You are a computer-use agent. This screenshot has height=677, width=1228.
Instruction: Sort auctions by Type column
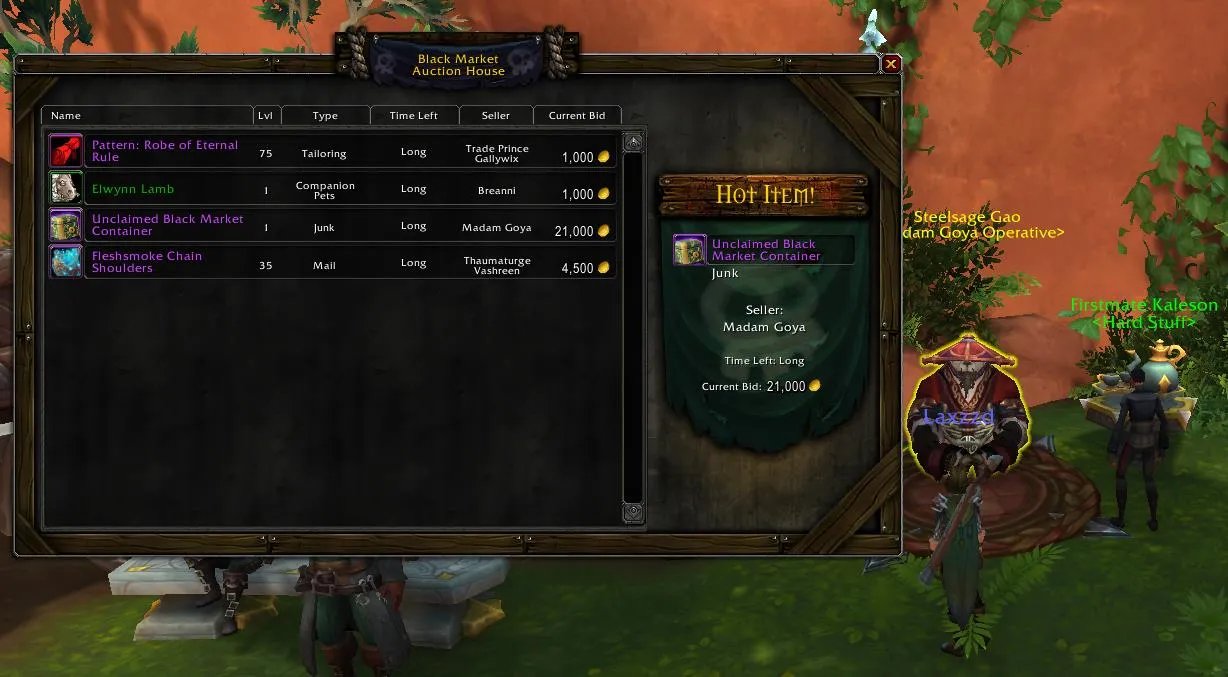coord(325,115)
